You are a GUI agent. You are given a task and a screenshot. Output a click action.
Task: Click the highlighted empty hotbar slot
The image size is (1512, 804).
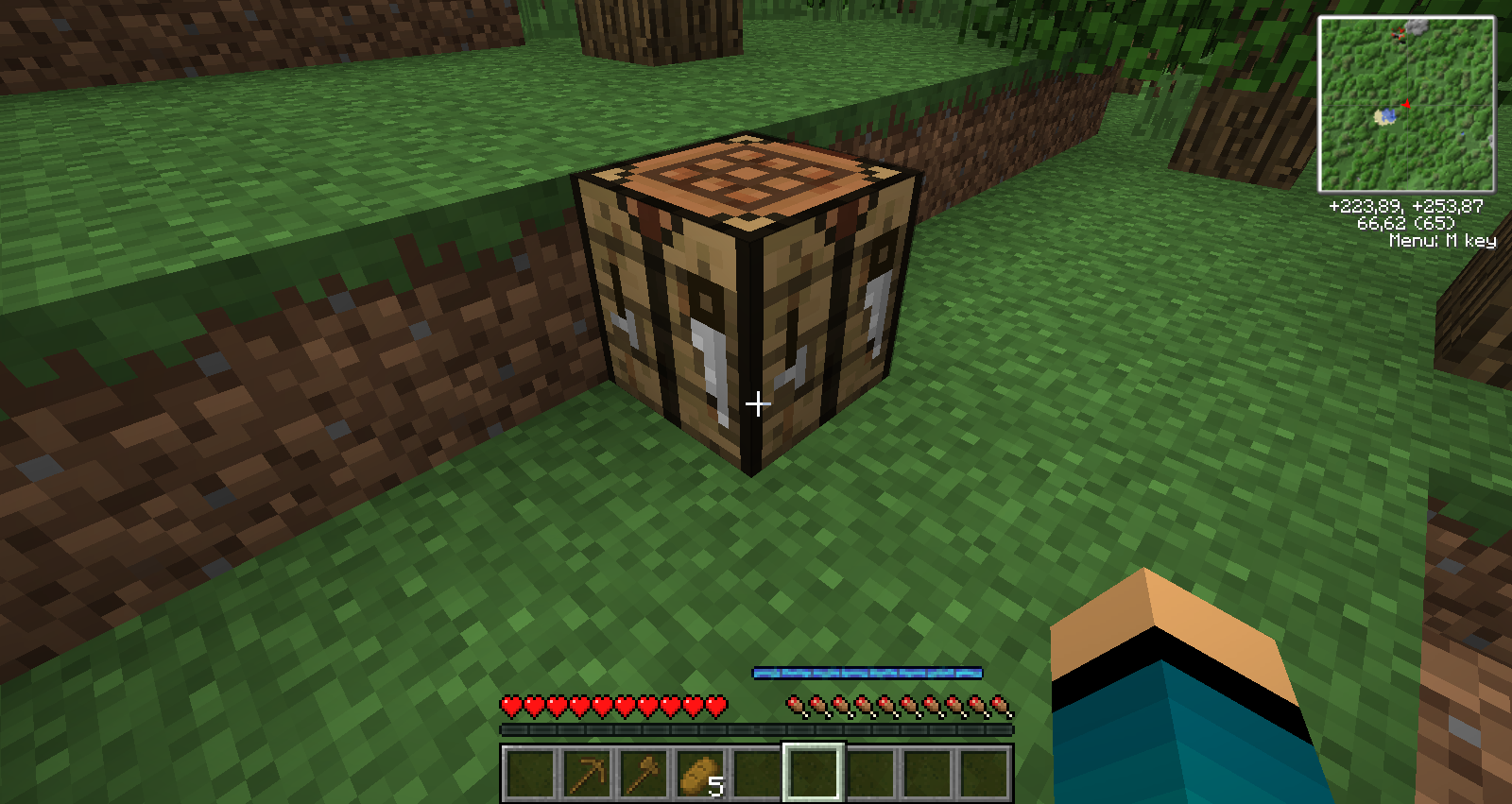pyautogui.click(x=813, y=774)
